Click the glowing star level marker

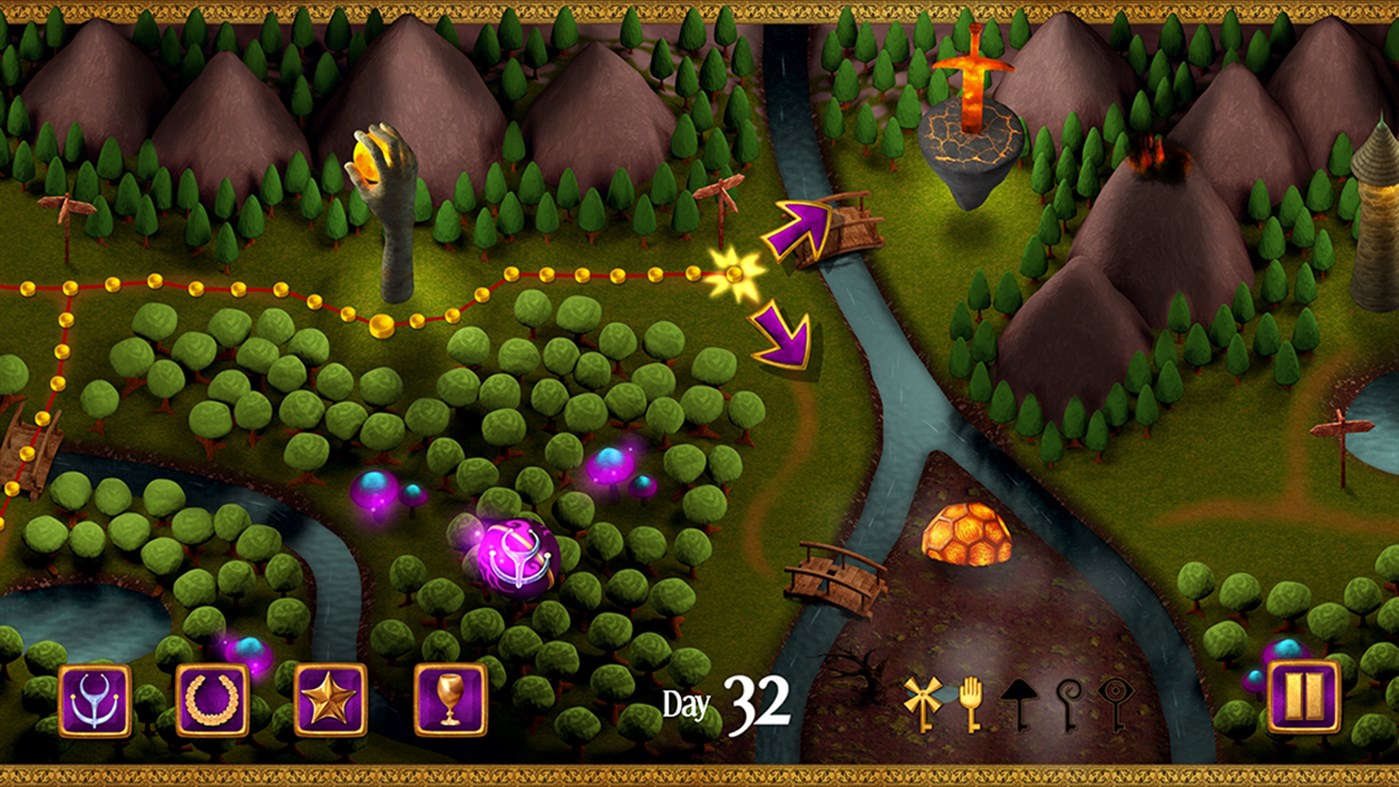737,273
